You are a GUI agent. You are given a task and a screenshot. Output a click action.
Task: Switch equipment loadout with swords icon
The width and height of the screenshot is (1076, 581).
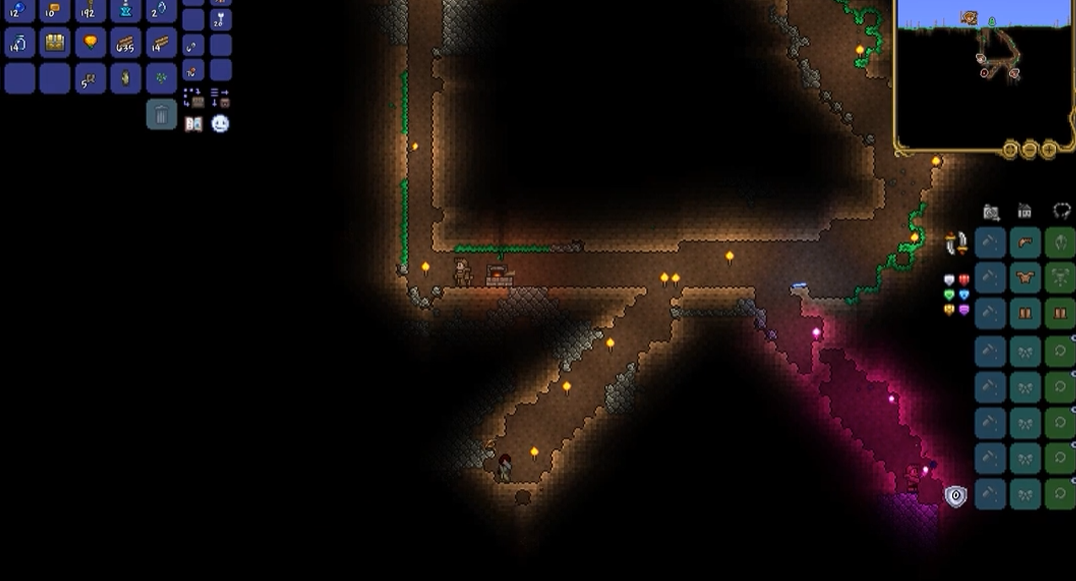point(956,243)
